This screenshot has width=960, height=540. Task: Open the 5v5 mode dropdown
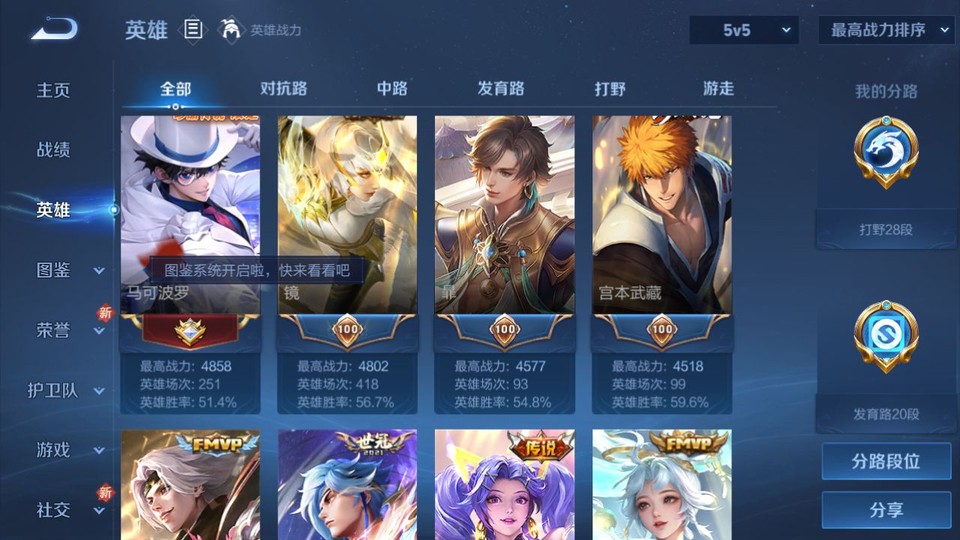744,30
